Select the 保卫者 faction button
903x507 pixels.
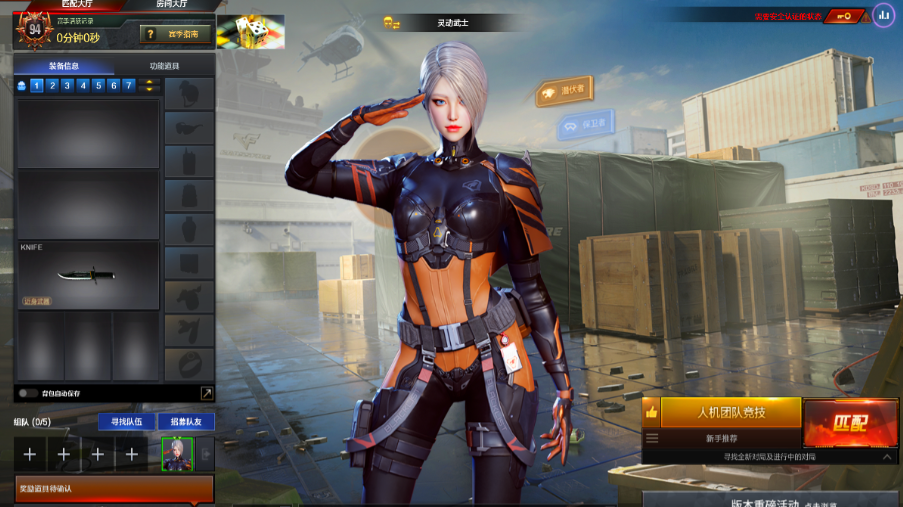(x=585, y=125)
